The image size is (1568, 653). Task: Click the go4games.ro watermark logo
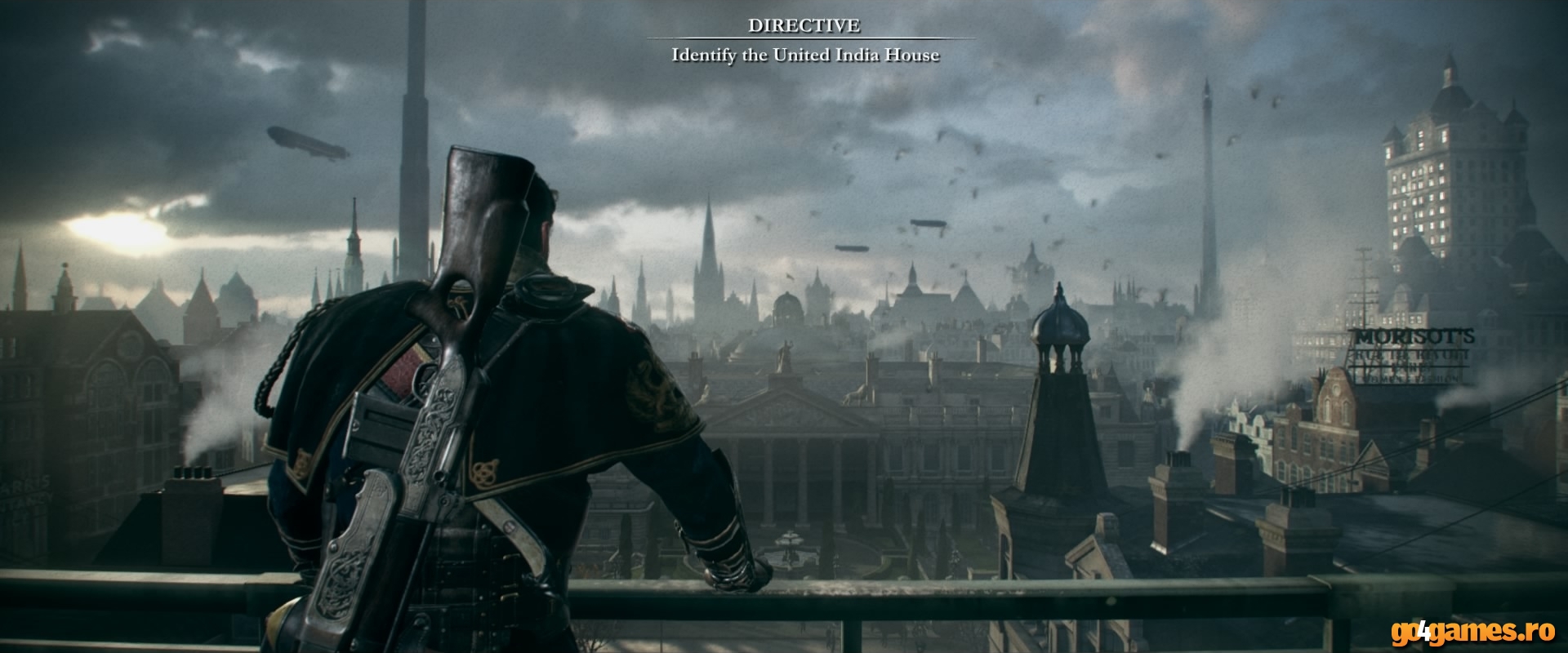(1477, 631)
